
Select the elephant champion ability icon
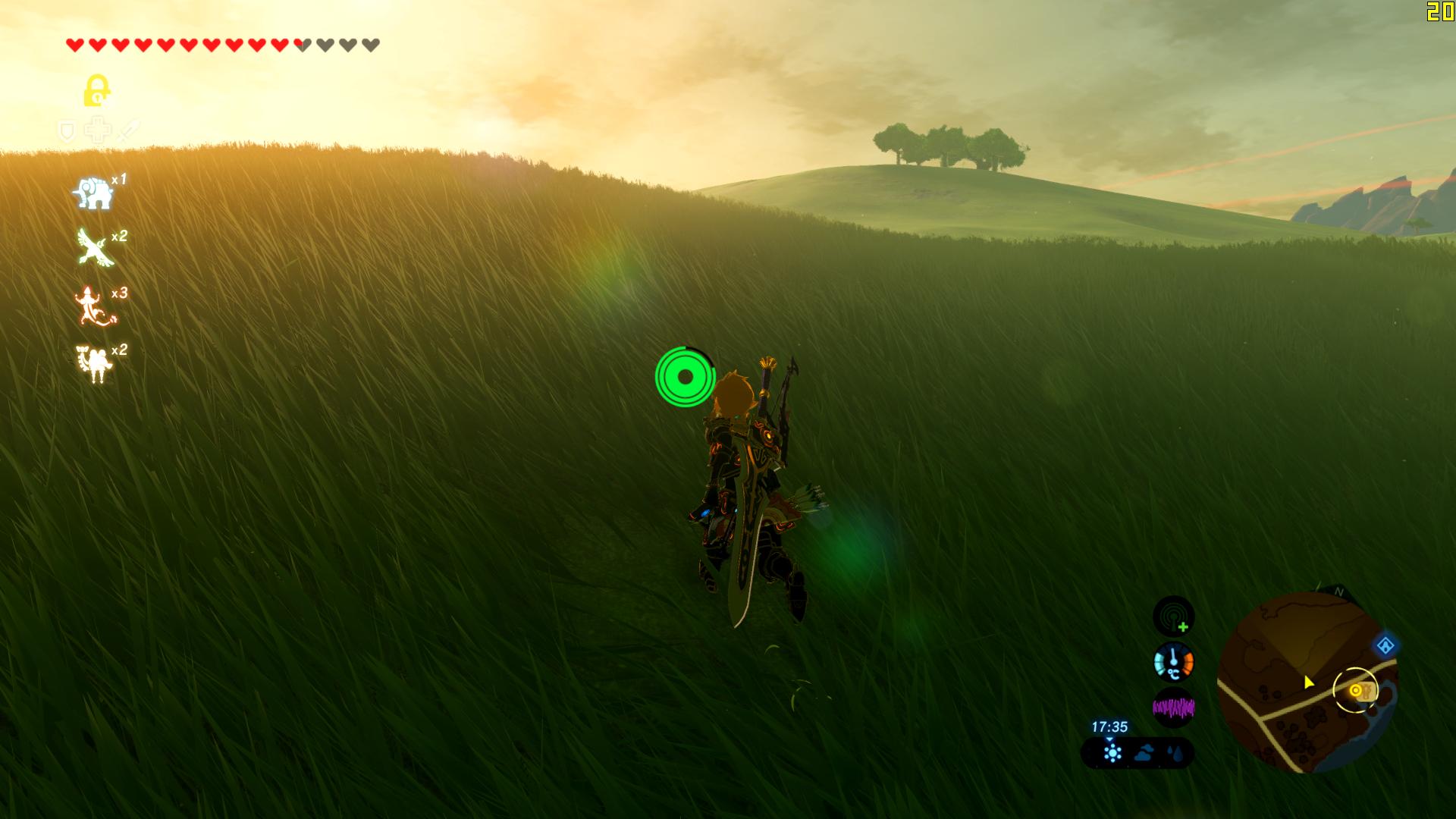tap(93, 194)
